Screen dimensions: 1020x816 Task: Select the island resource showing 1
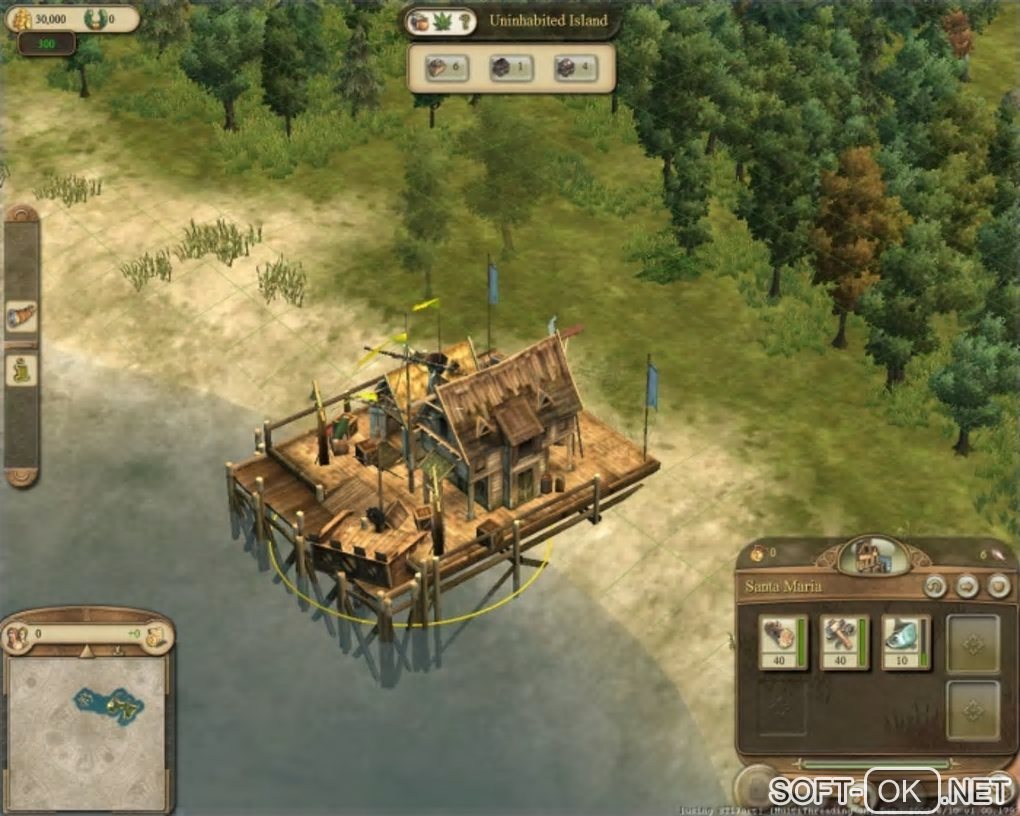510,69
